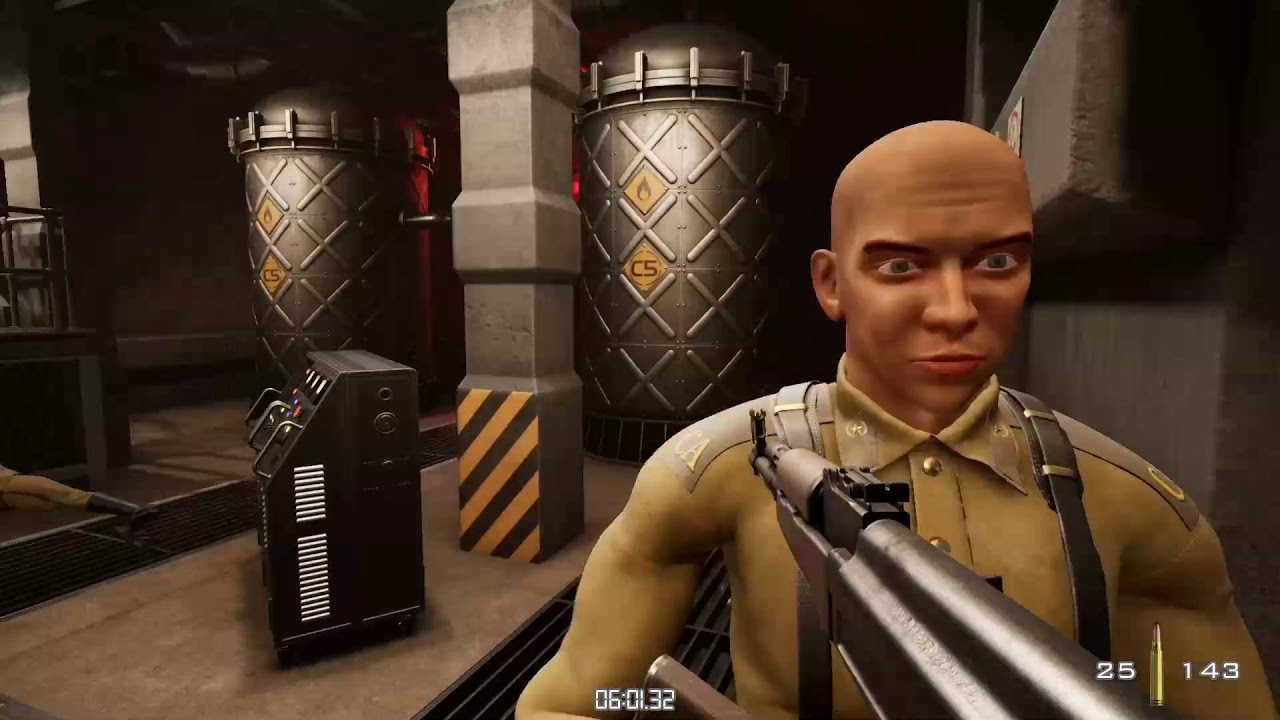Screen dimensions: 1280x720
Task: Toggle the red lever on the control console
Action: 297,410
